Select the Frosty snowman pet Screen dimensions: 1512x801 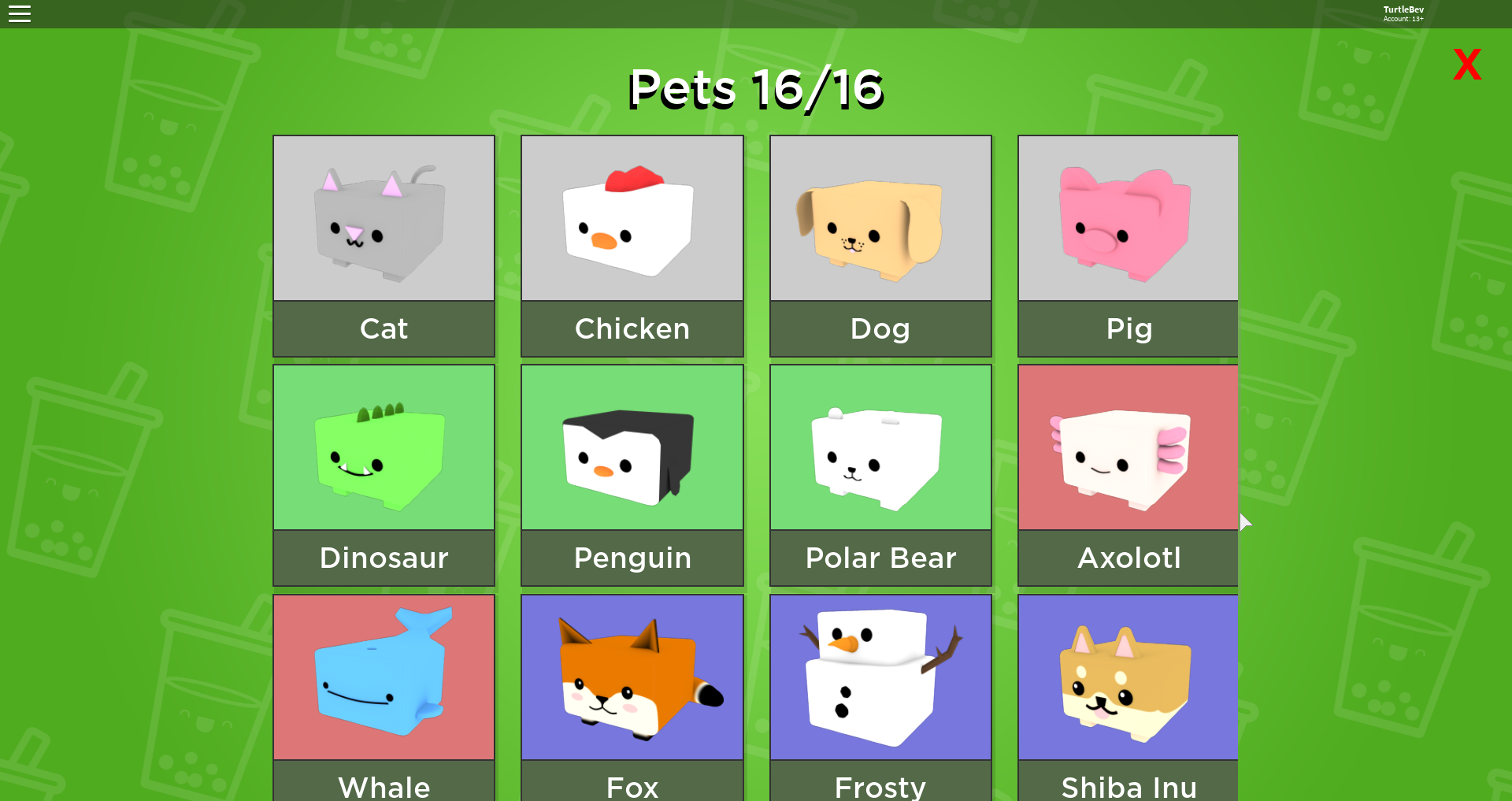coord(880,676)
